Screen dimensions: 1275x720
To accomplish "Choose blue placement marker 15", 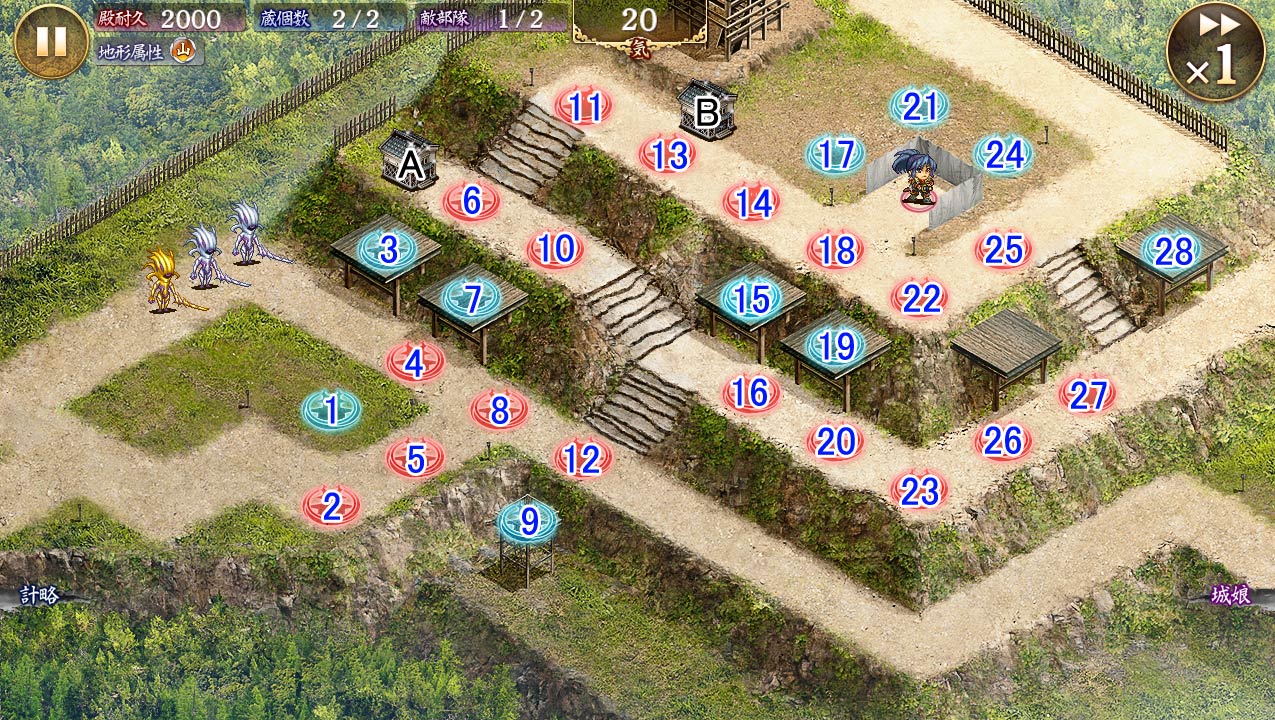I will click(x=751, y=298).
